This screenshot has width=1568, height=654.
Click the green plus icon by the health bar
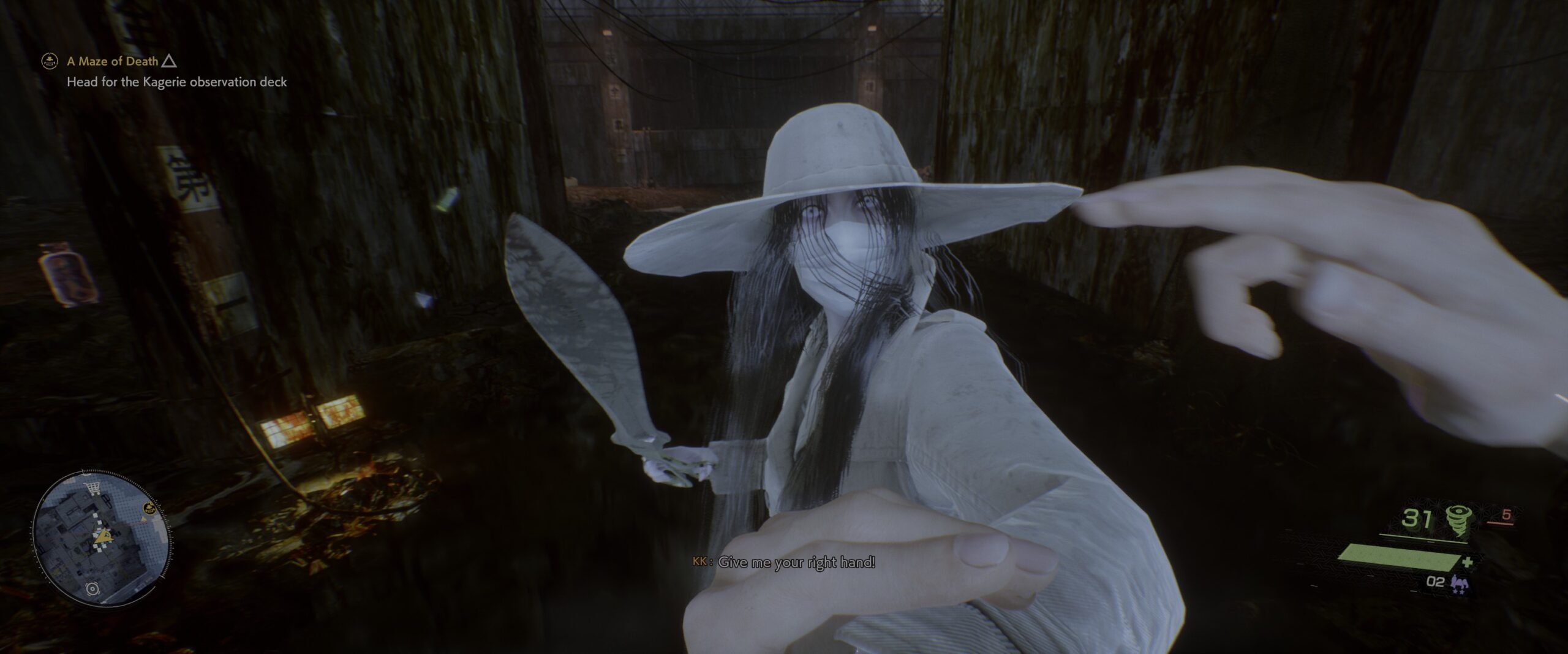1468,561
